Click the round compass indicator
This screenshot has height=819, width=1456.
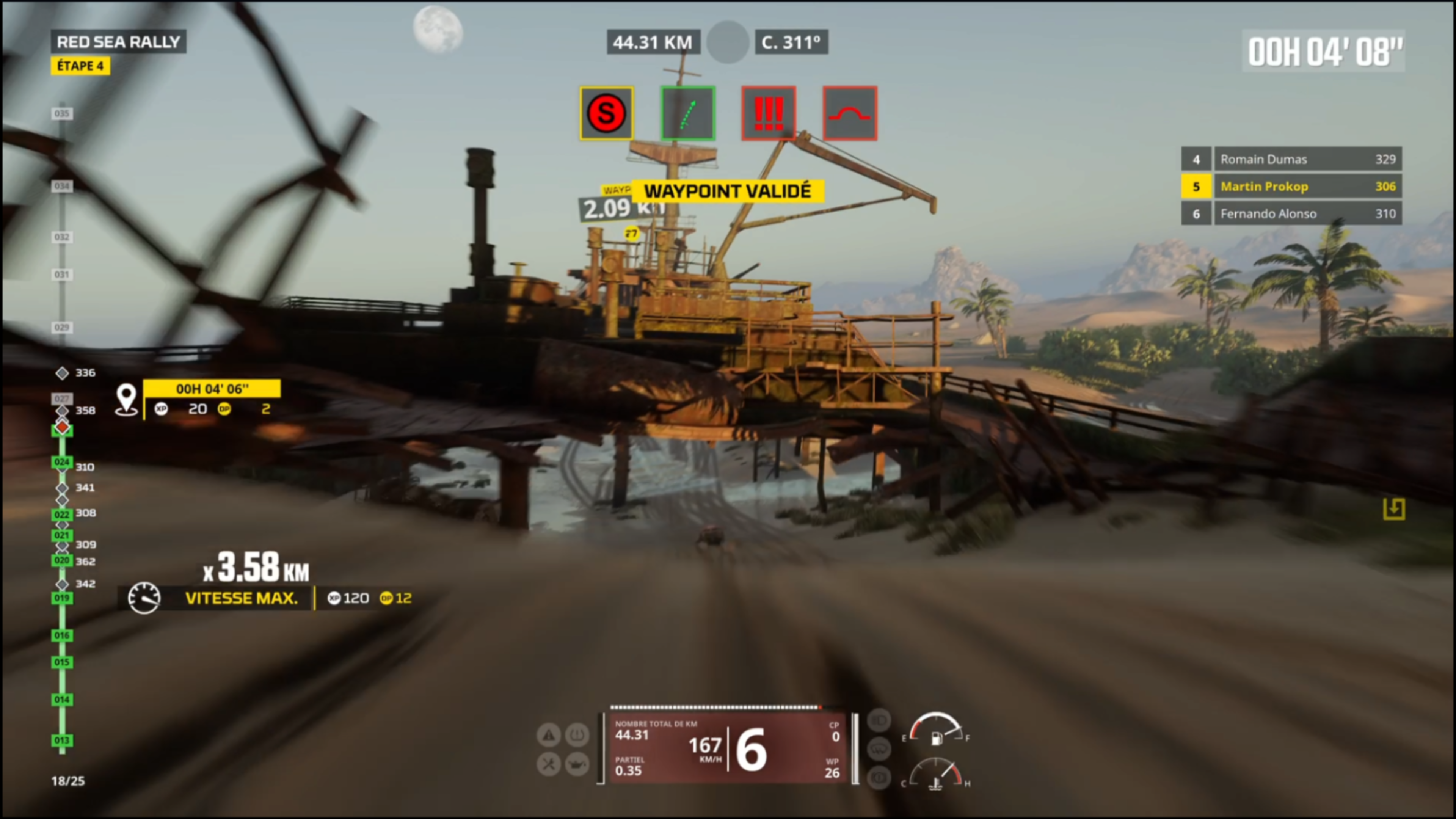click(x=728, y=42)
